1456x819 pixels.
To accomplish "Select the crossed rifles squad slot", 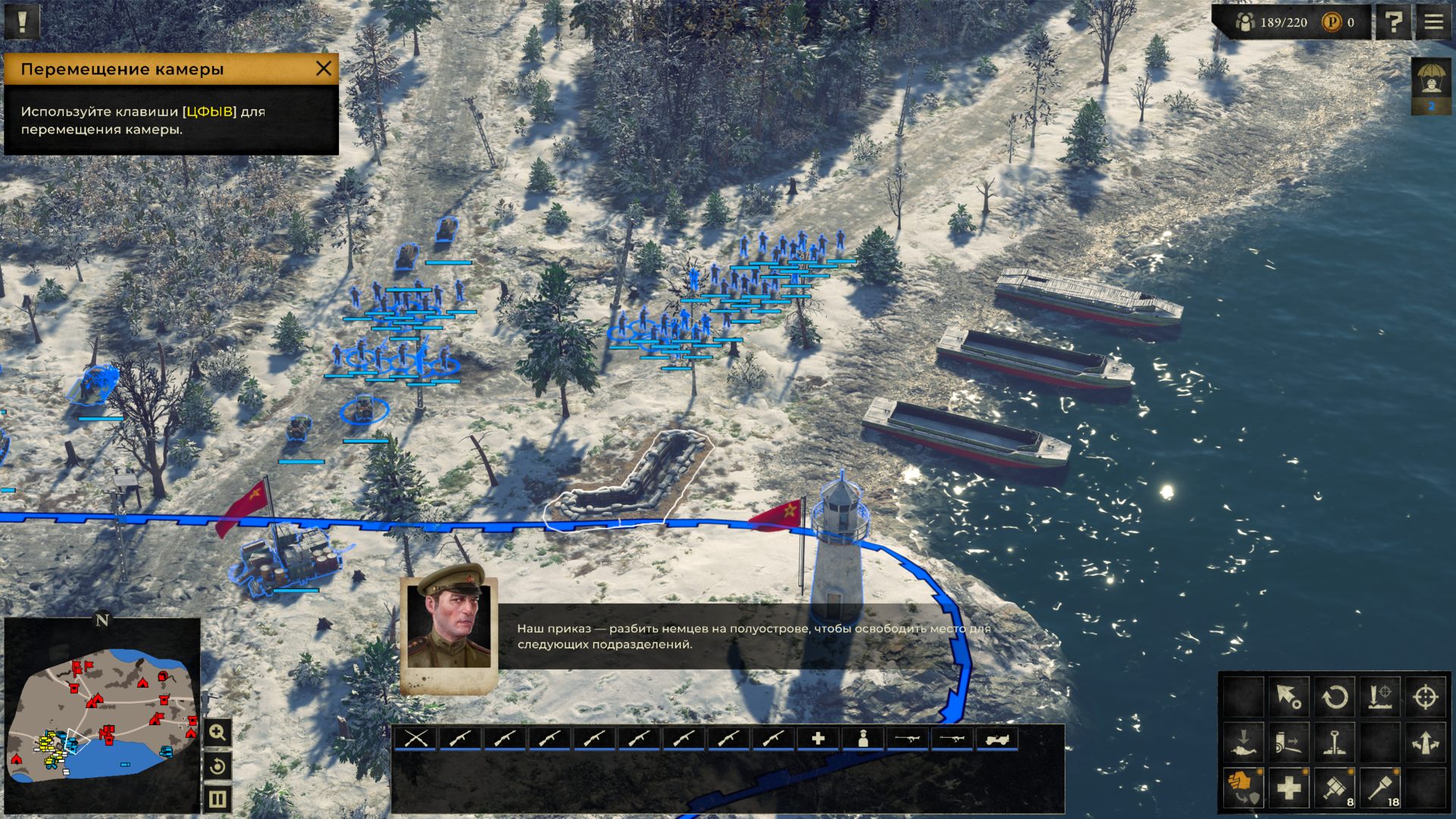I will click(x=416, y=738).
